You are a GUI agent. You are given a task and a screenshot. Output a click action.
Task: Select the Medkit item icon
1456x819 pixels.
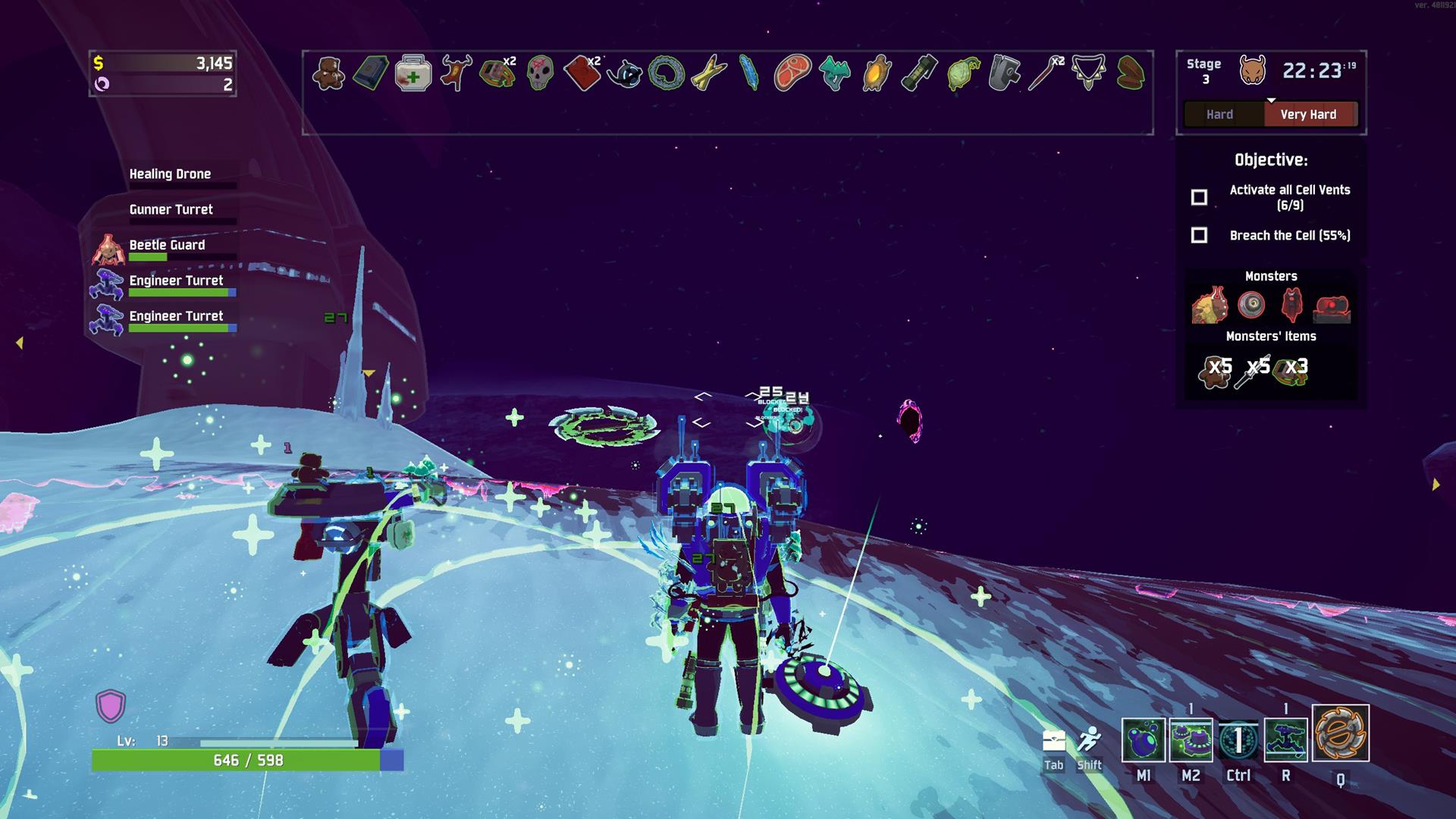[x=413, y=74]
